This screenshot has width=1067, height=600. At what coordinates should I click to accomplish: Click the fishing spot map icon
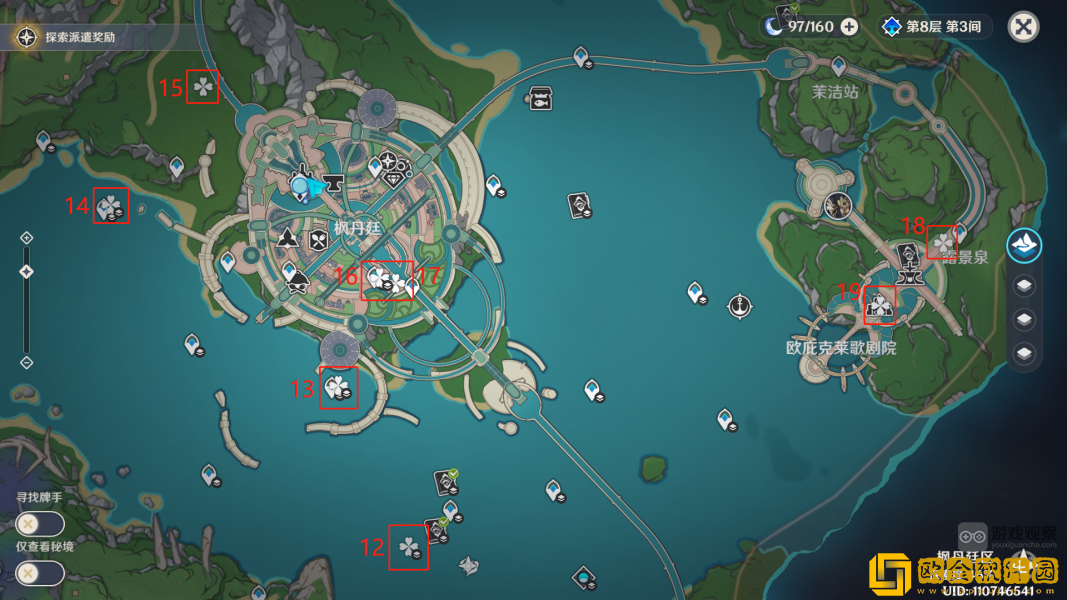coord(541,99)
